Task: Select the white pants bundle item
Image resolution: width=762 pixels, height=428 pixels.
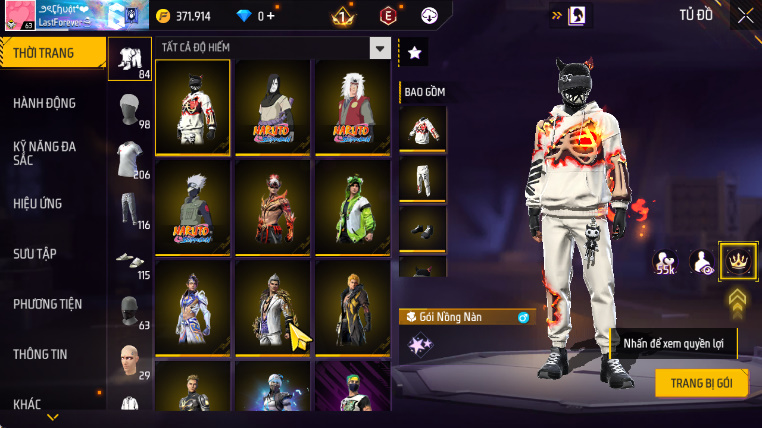Action: click(x=422, y=178)
